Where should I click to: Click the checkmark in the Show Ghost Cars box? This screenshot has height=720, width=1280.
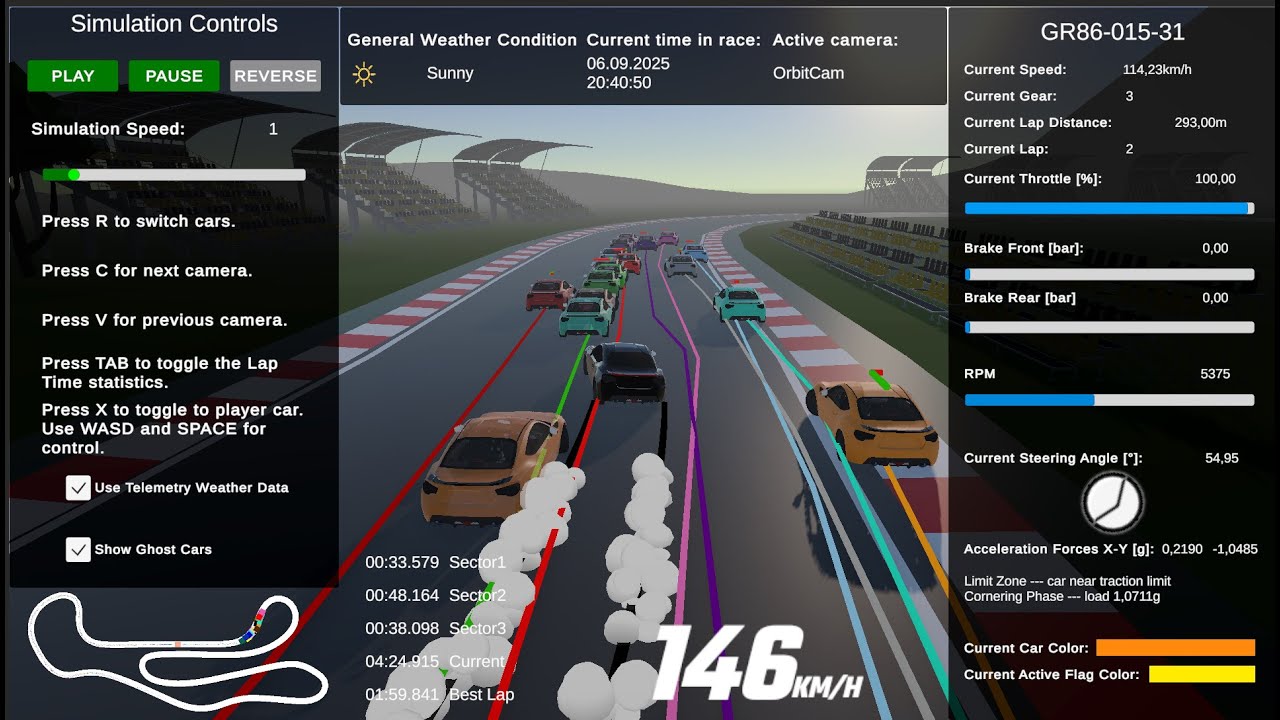click(78, 549)
